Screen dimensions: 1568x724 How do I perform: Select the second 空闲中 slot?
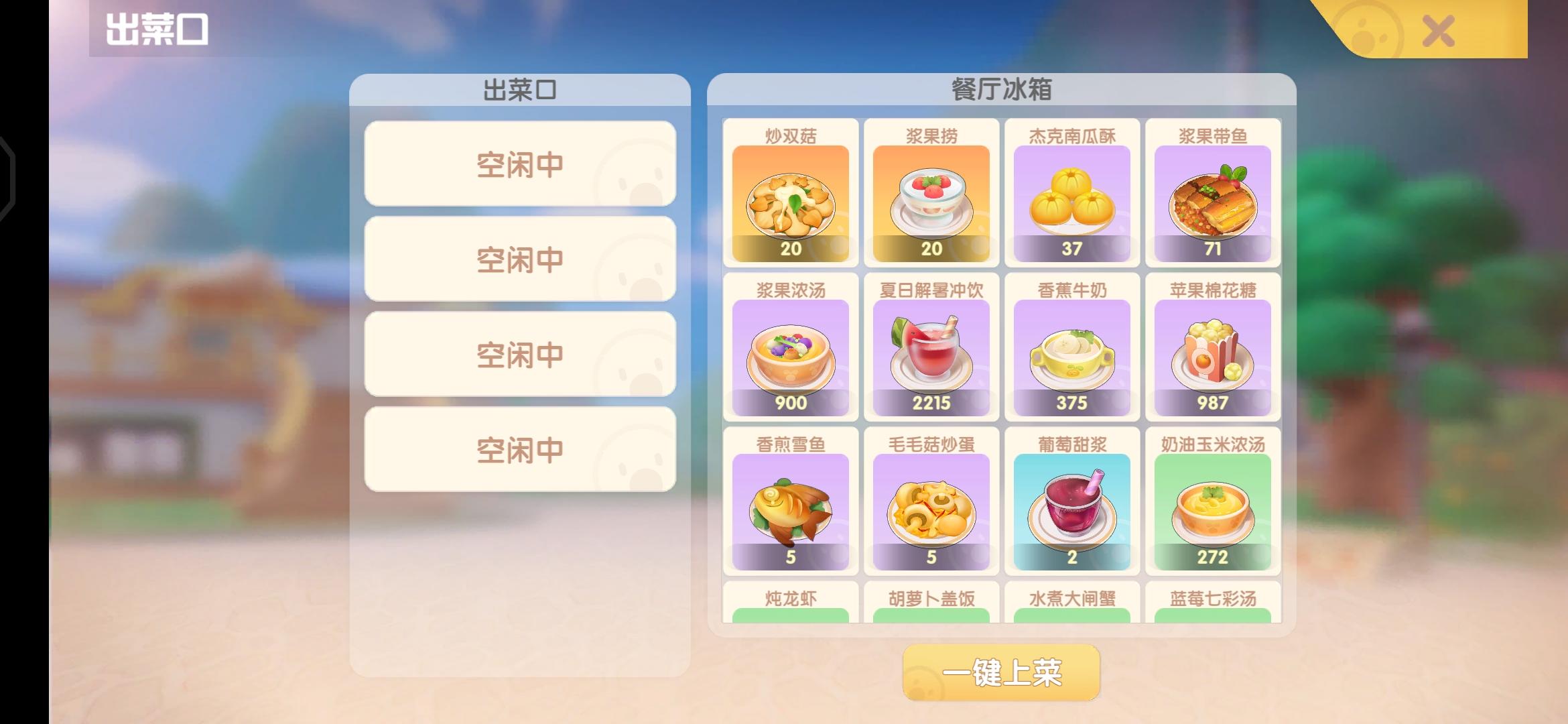(x=519, y=258)
